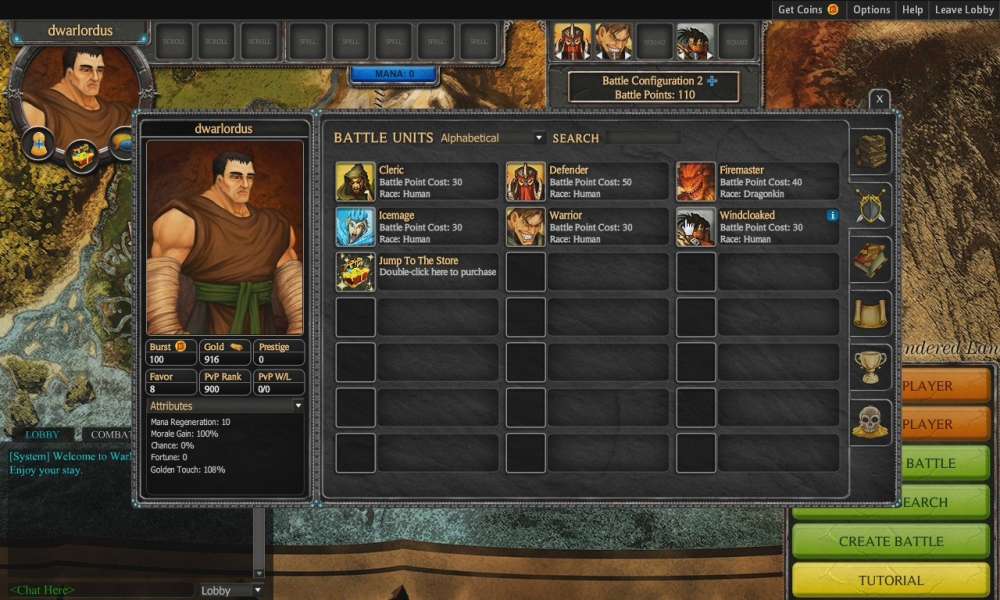Open the Options menu

pos(871,10)
